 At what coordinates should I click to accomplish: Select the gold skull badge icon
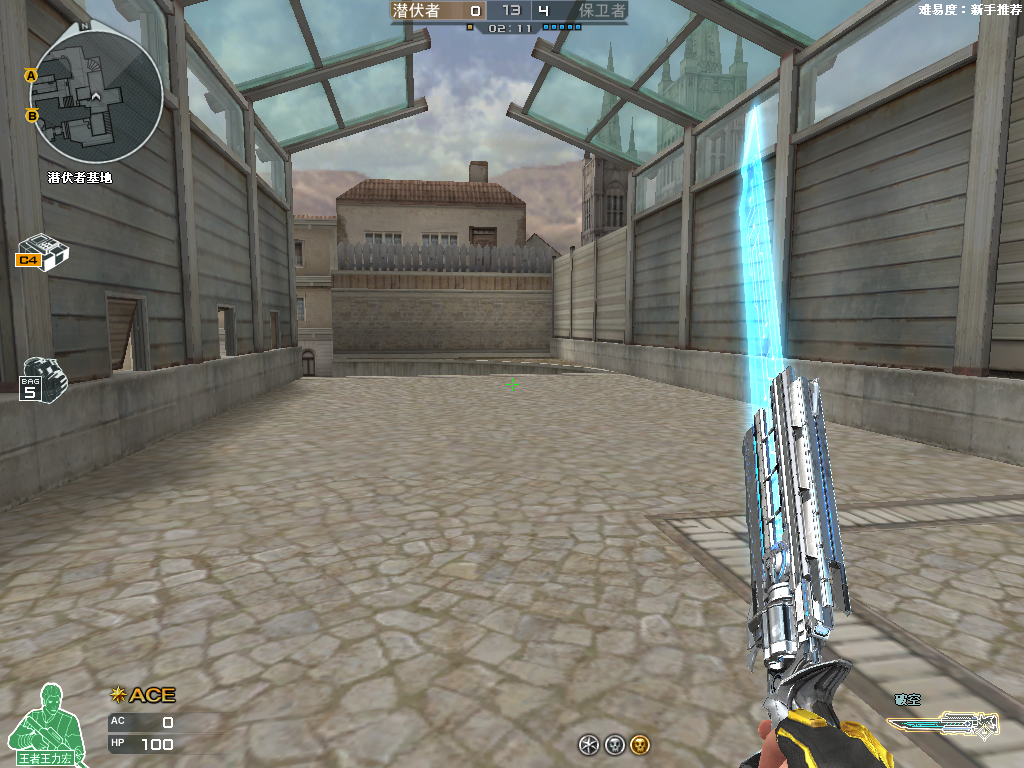640,744
